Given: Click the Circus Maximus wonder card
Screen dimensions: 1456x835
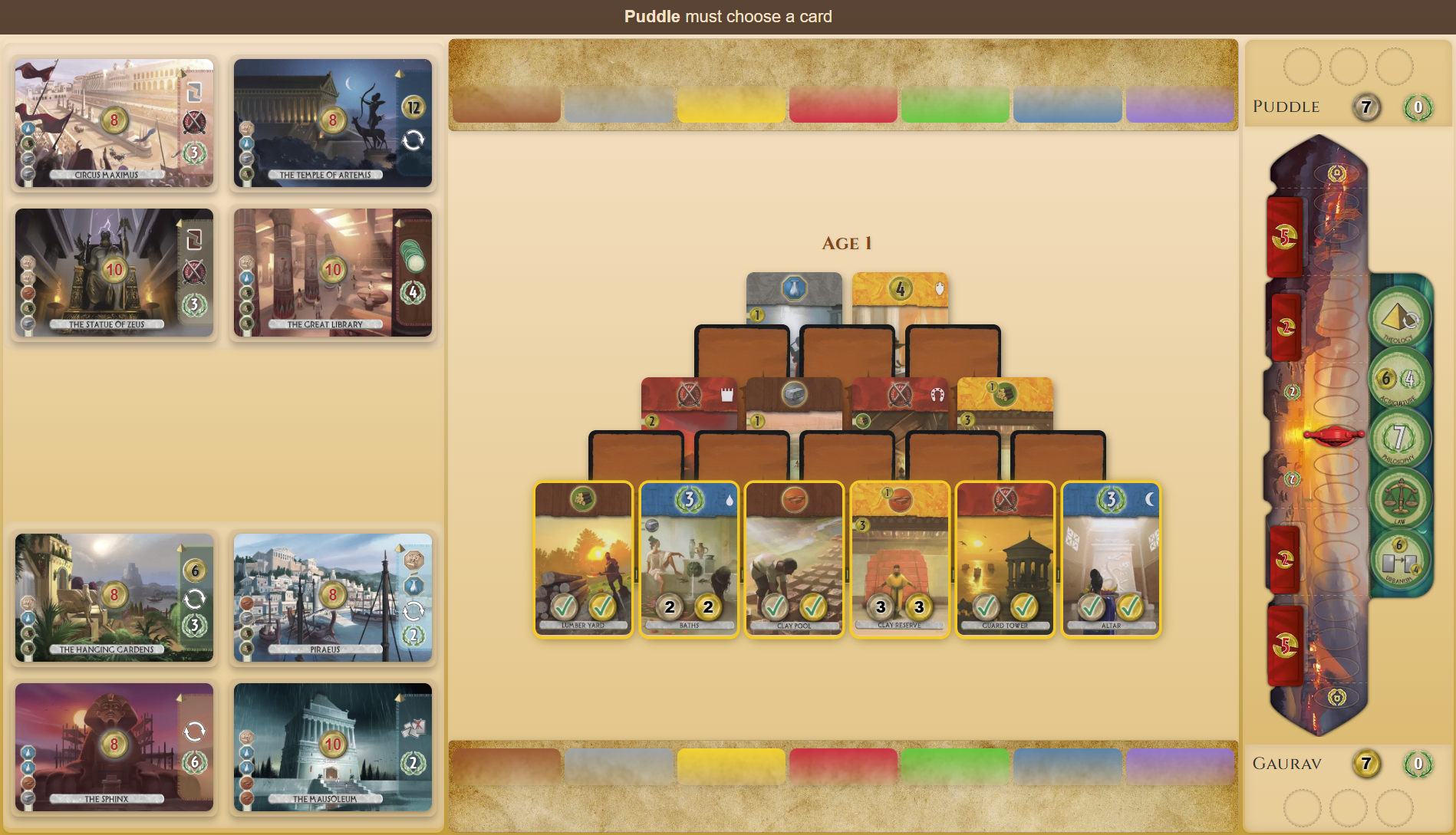Looking at the screenshot, I should click(x=114, y=123).
